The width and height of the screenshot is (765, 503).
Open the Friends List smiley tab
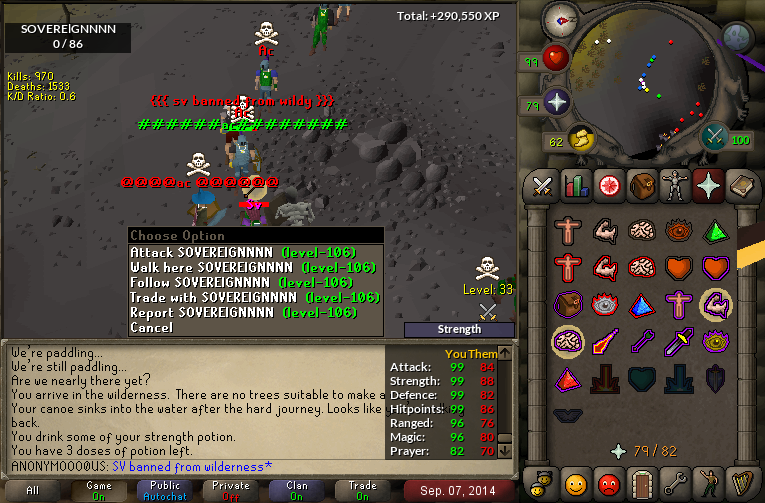[x=575, y=482]
